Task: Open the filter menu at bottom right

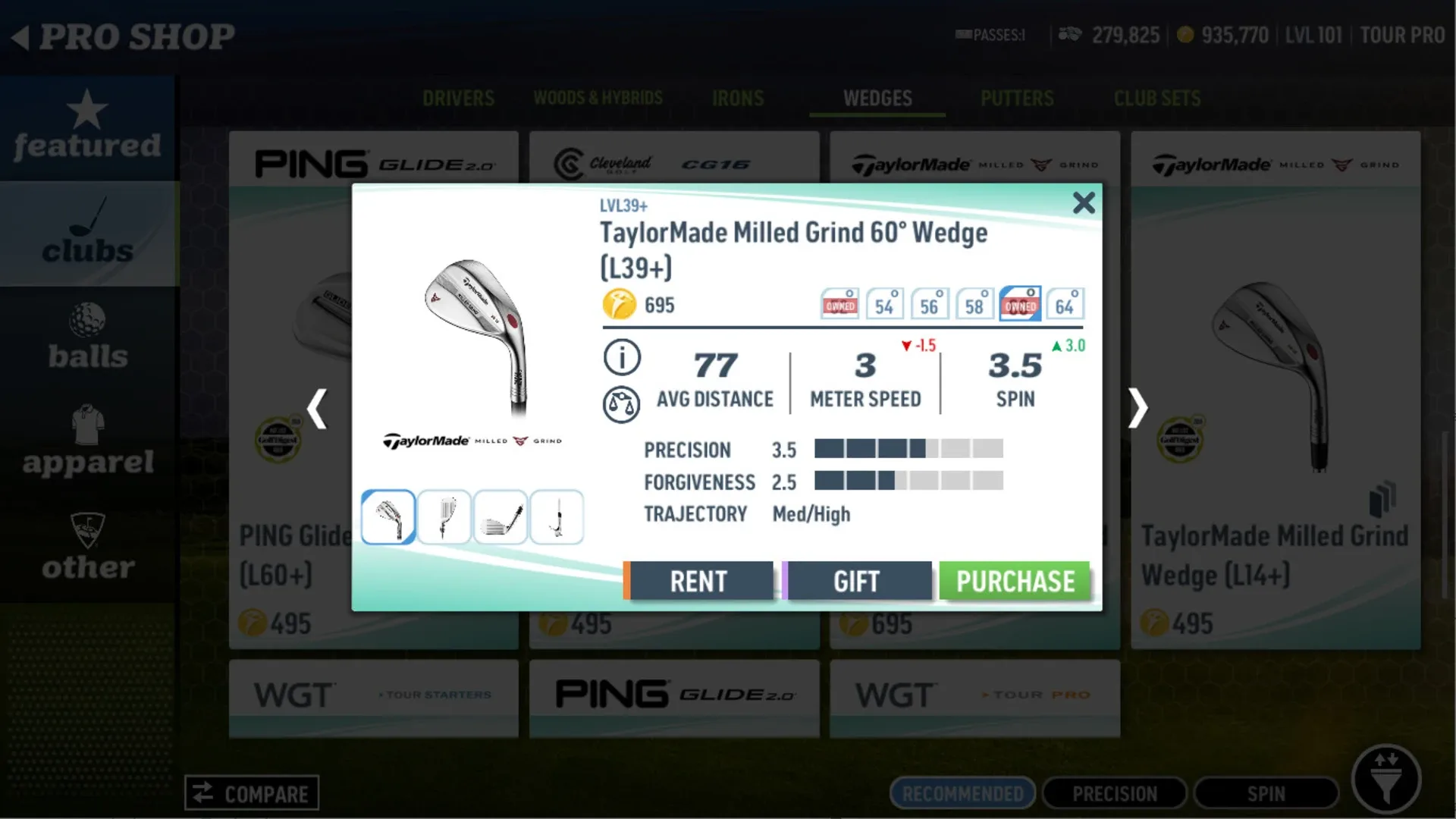Action: click(1387, 779)
